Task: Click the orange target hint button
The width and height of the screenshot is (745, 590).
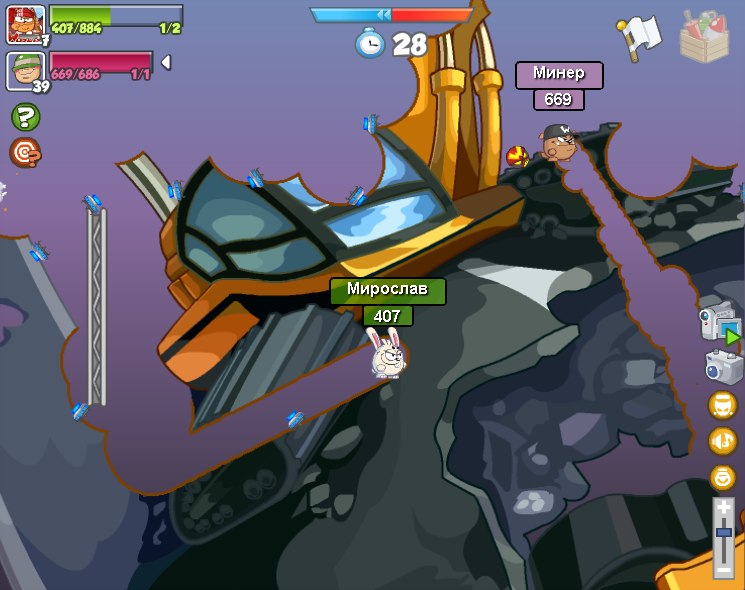Action: [25, 152]
